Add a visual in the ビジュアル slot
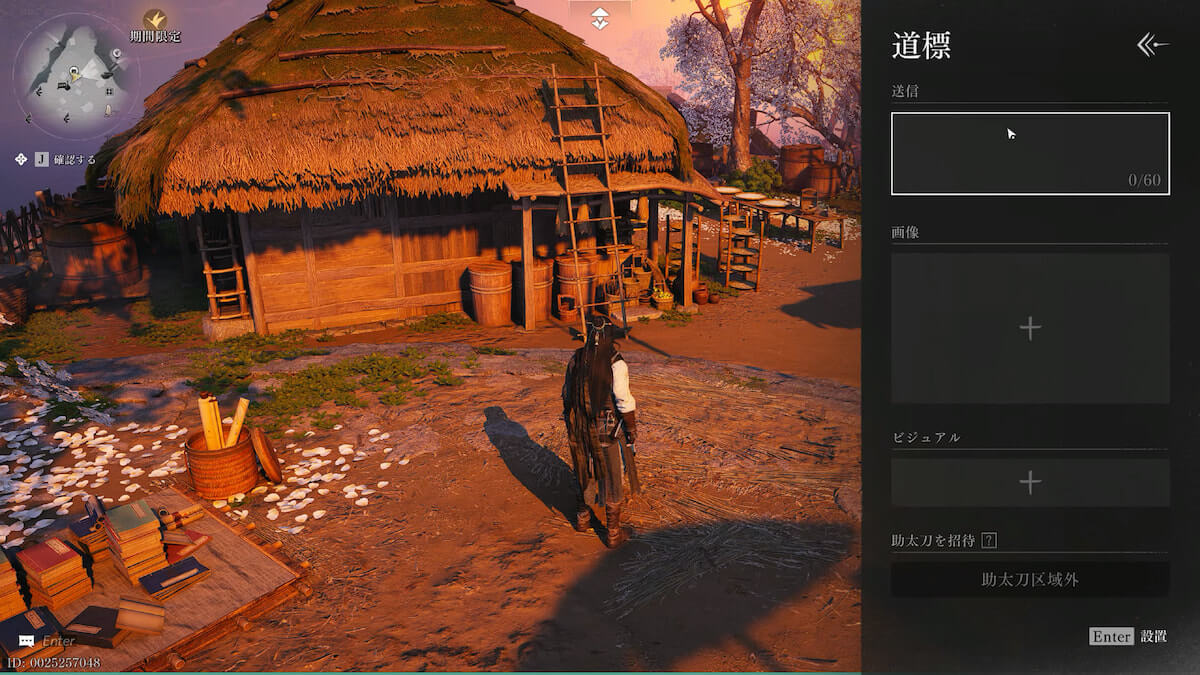 tap(1030, 483)
